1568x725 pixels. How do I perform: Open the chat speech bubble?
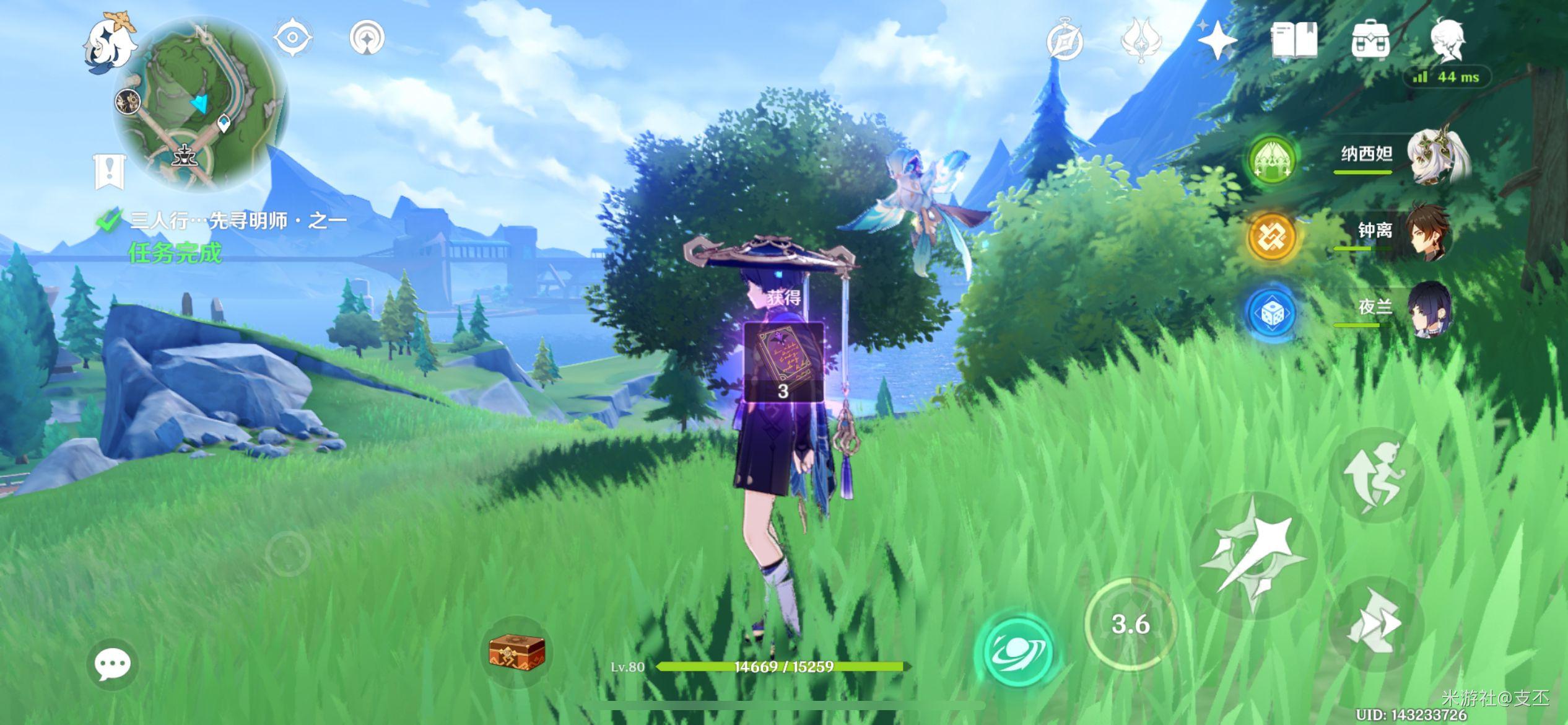(112, 664)
